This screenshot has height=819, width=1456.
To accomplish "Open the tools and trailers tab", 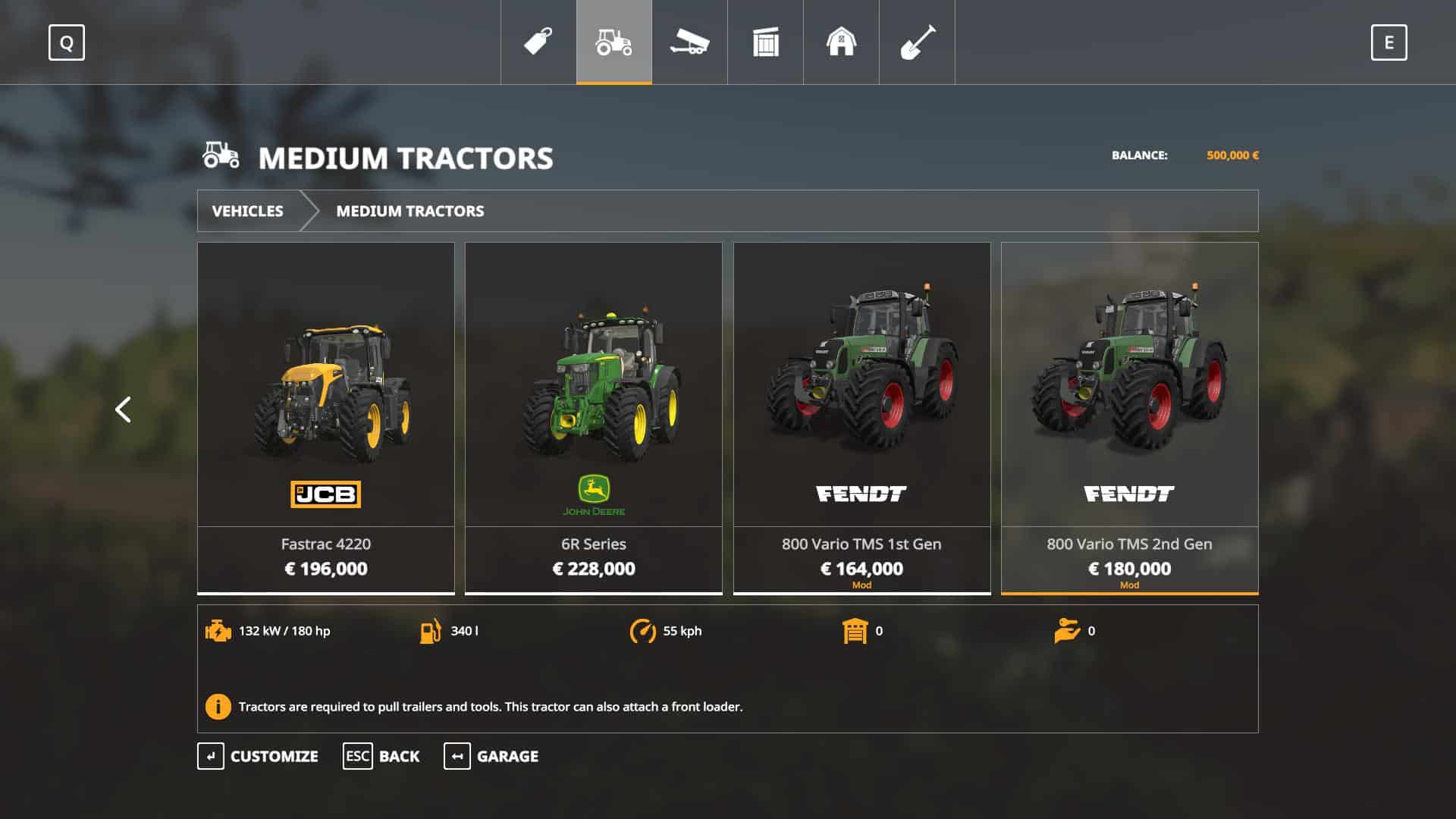I will tap(689, 42).
